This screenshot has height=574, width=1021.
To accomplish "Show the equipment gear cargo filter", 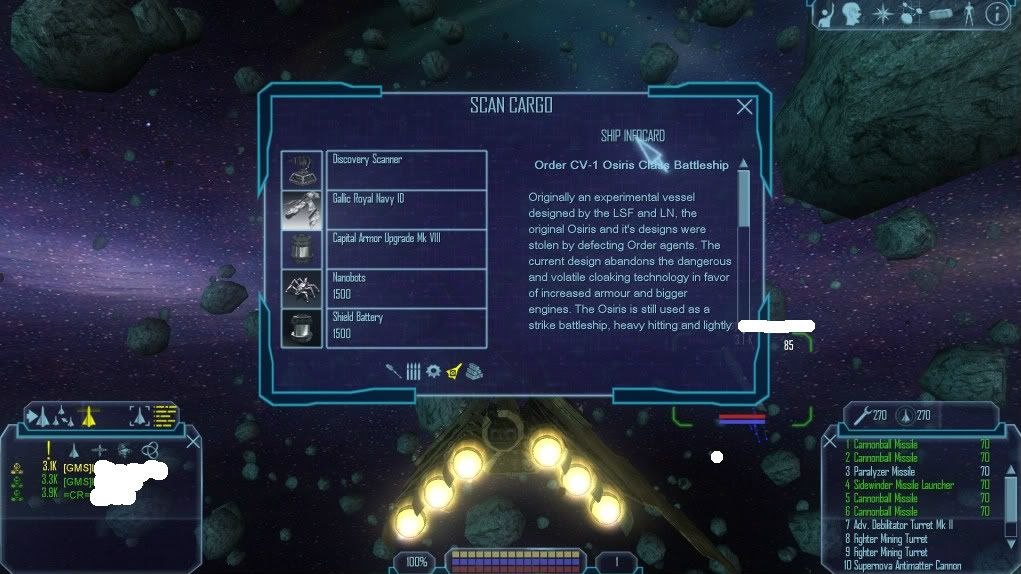I will pyautogui.click(x=433, y=371).
